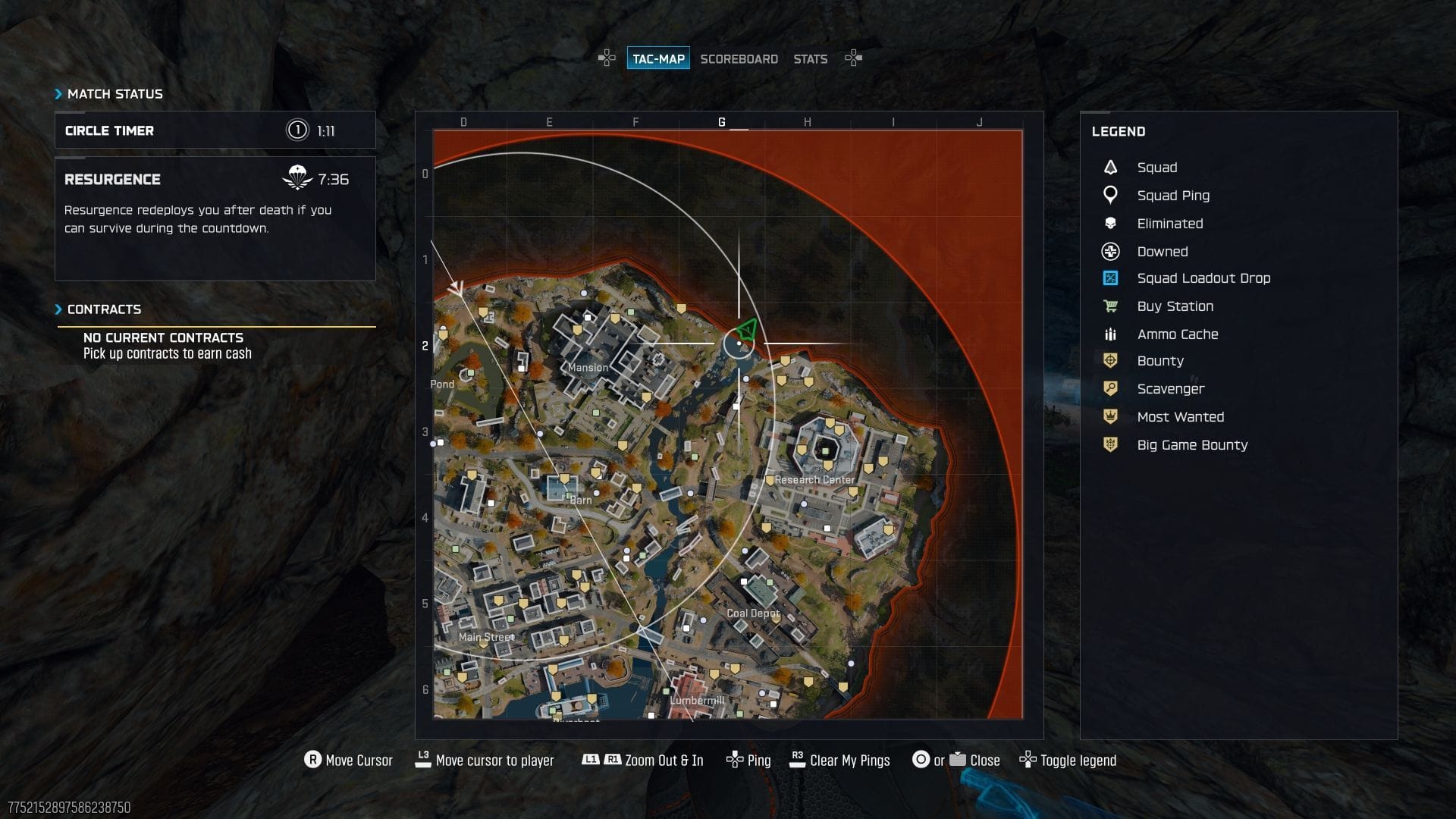Click the Ammo Cache icon in the legend
The image size is (1456, 819).
point(1109,334)
